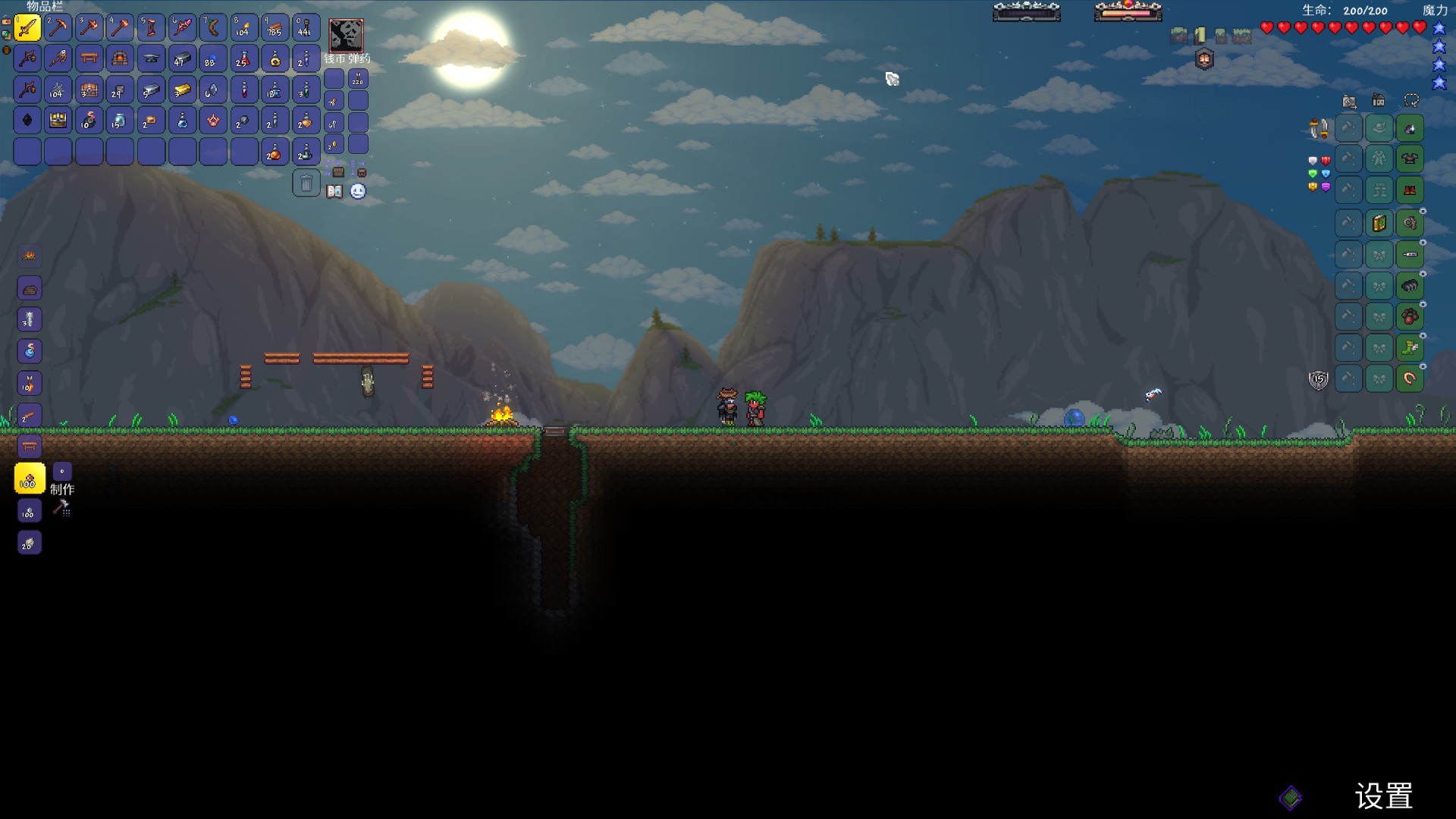
Task: Select the wood stack of 785
Action: (x=275, y=28)
